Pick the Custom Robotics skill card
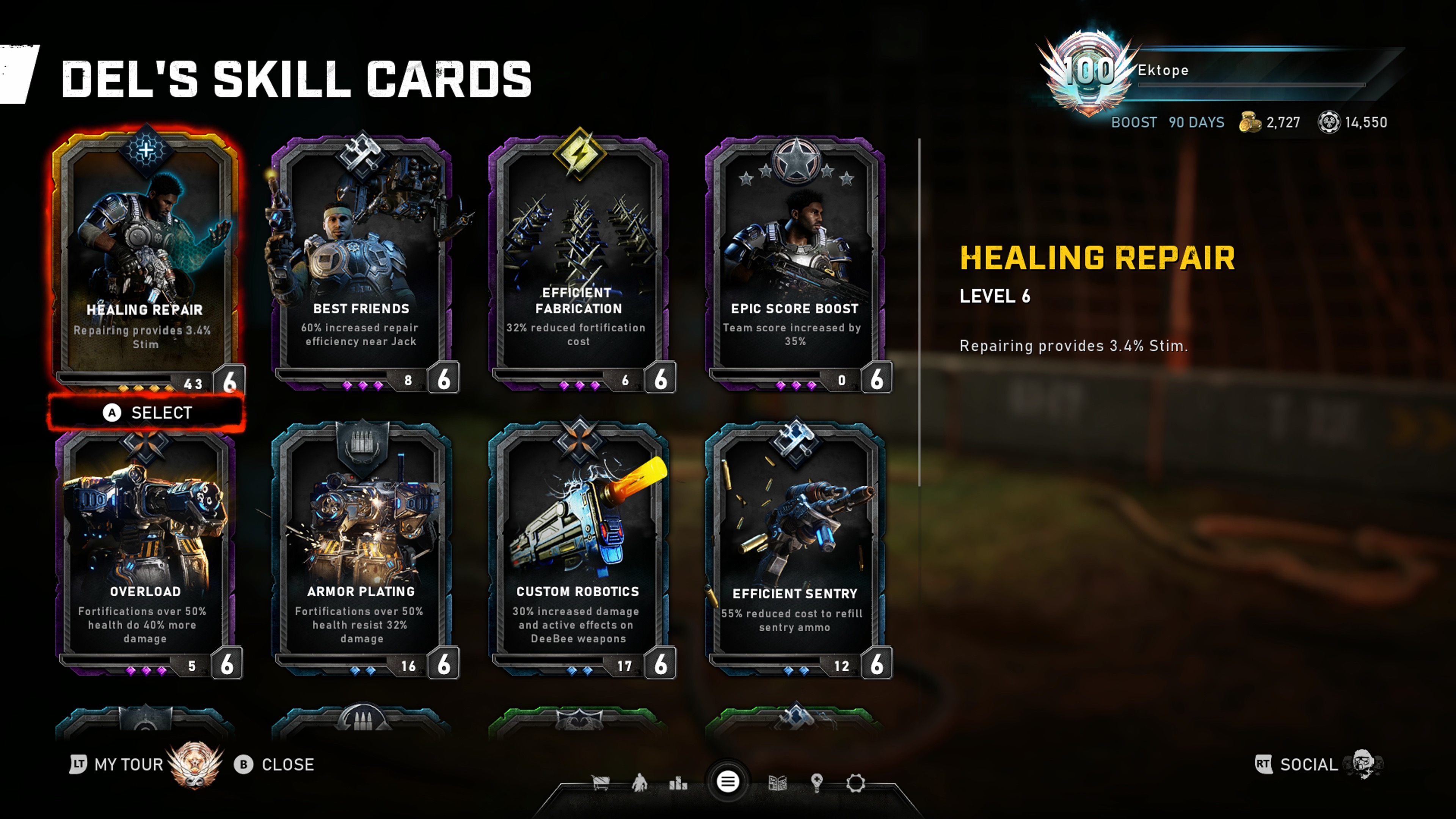This screenshot has width=1456, height=819. [578, 548]
